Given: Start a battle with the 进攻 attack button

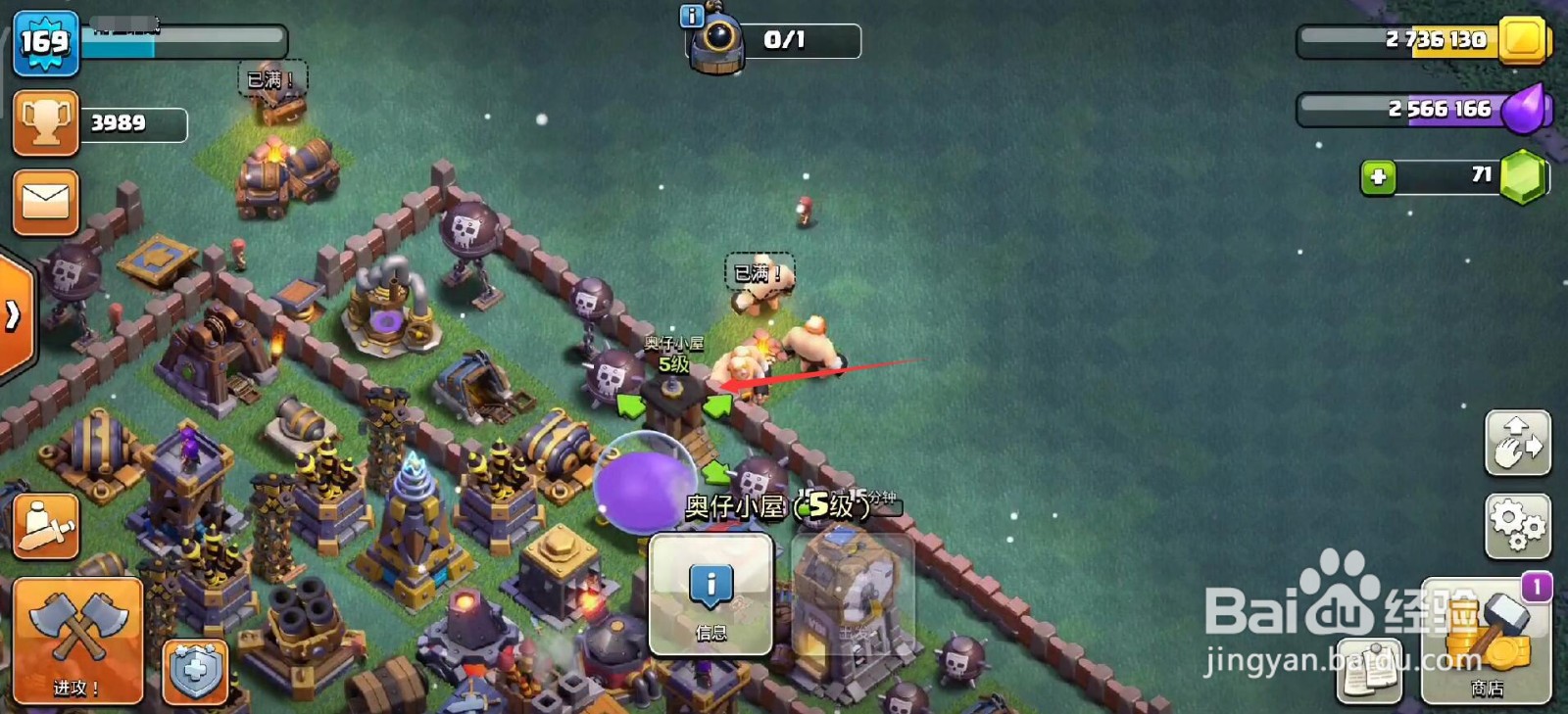Looking at the screenshot, I should tap(77, 641).
